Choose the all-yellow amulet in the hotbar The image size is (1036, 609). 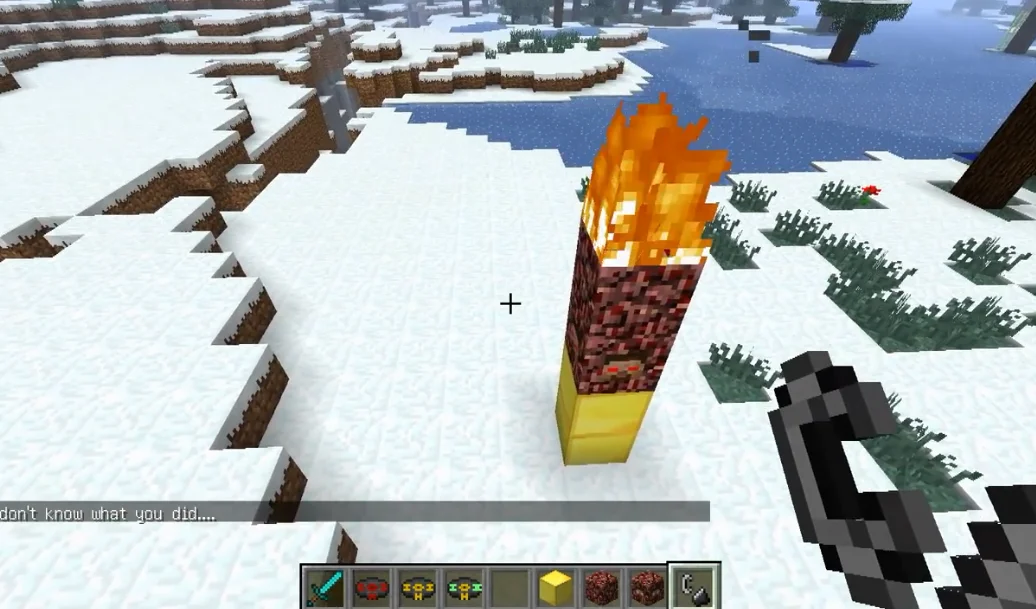pos(417,588)
